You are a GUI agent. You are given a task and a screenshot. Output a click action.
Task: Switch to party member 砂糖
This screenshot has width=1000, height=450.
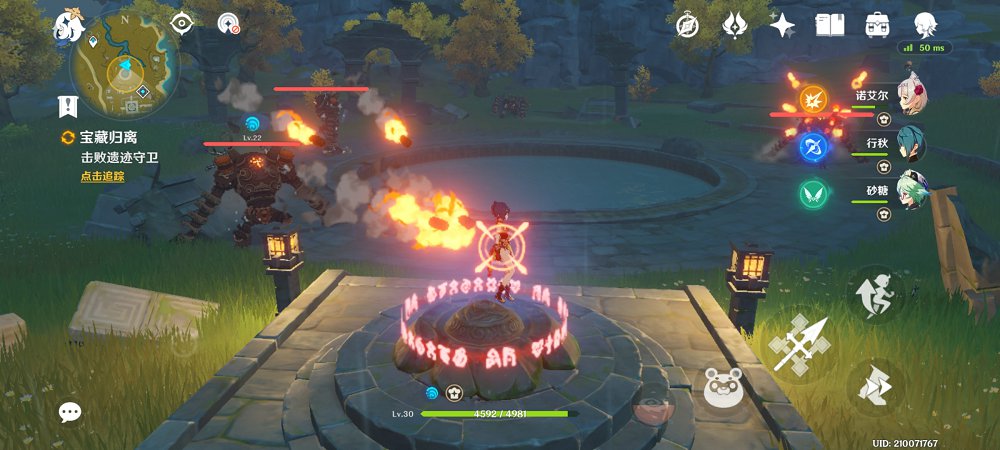pos(910,192)
